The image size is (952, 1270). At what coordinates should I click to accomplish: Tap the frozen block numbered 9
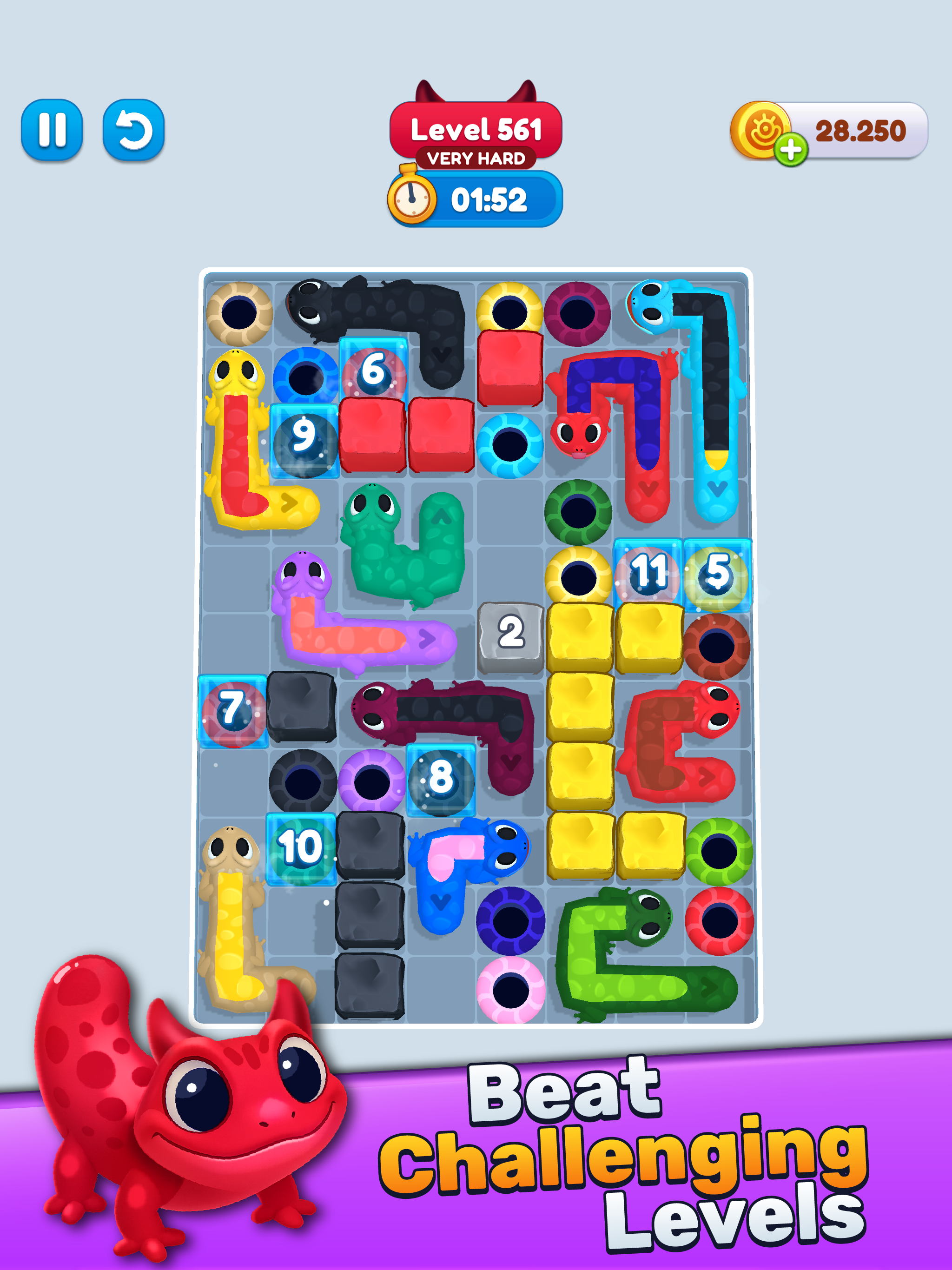(305, 437)
